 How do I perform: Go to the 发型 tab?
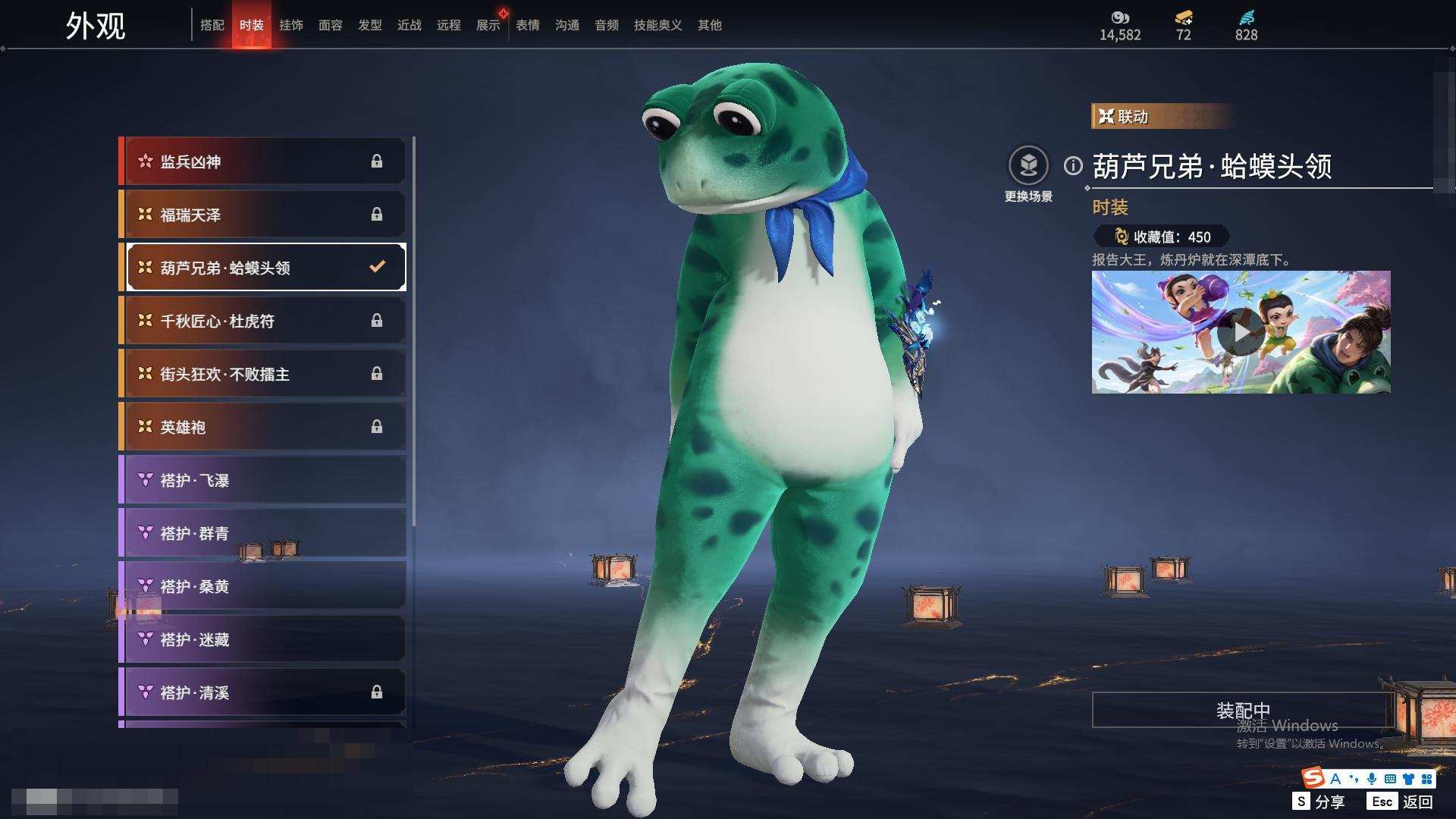370,25
